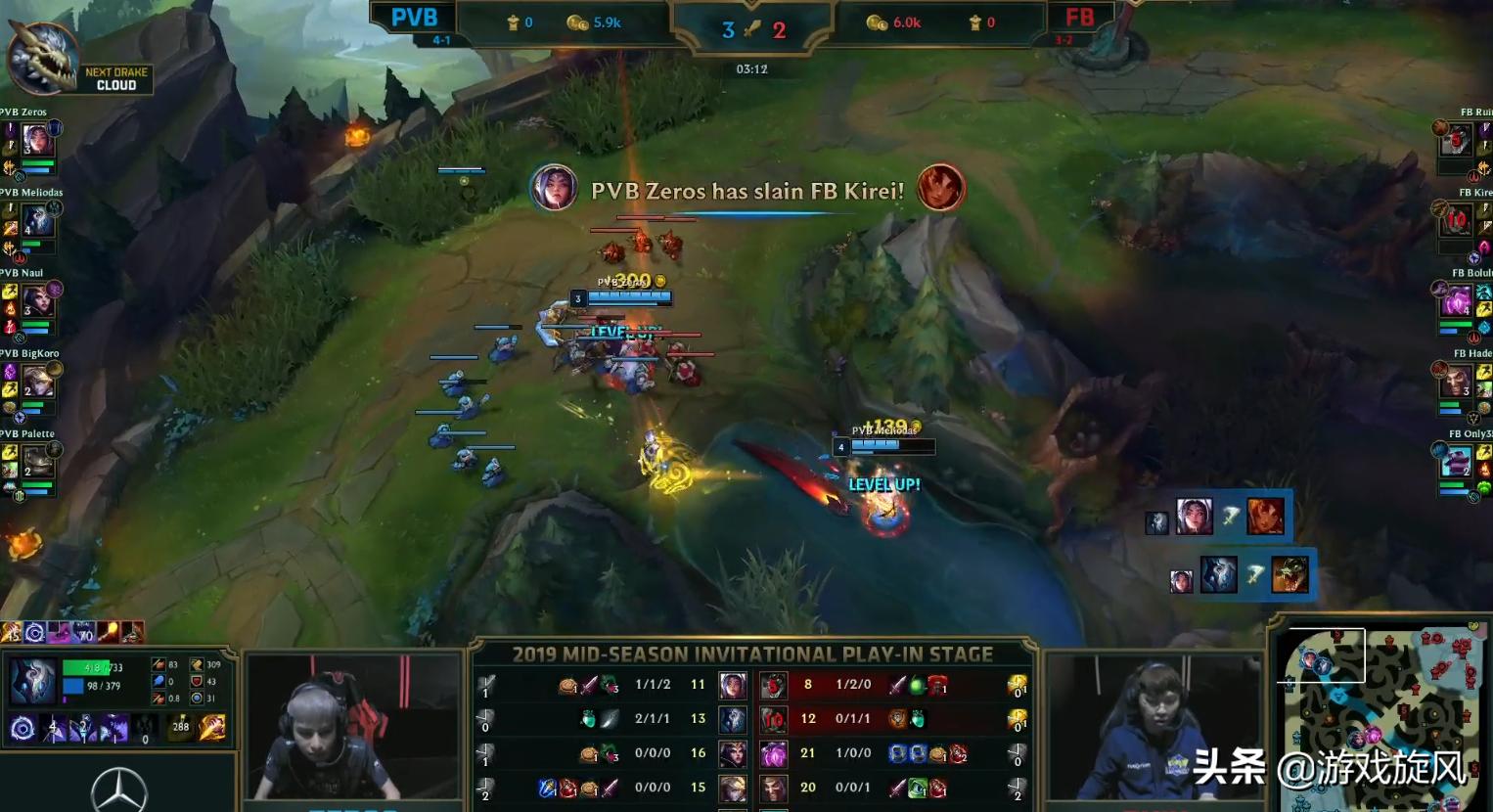Viewport: 1493px width, 812px height.
Task: Expand the match score panel showing 3-2
Action: 753,27
